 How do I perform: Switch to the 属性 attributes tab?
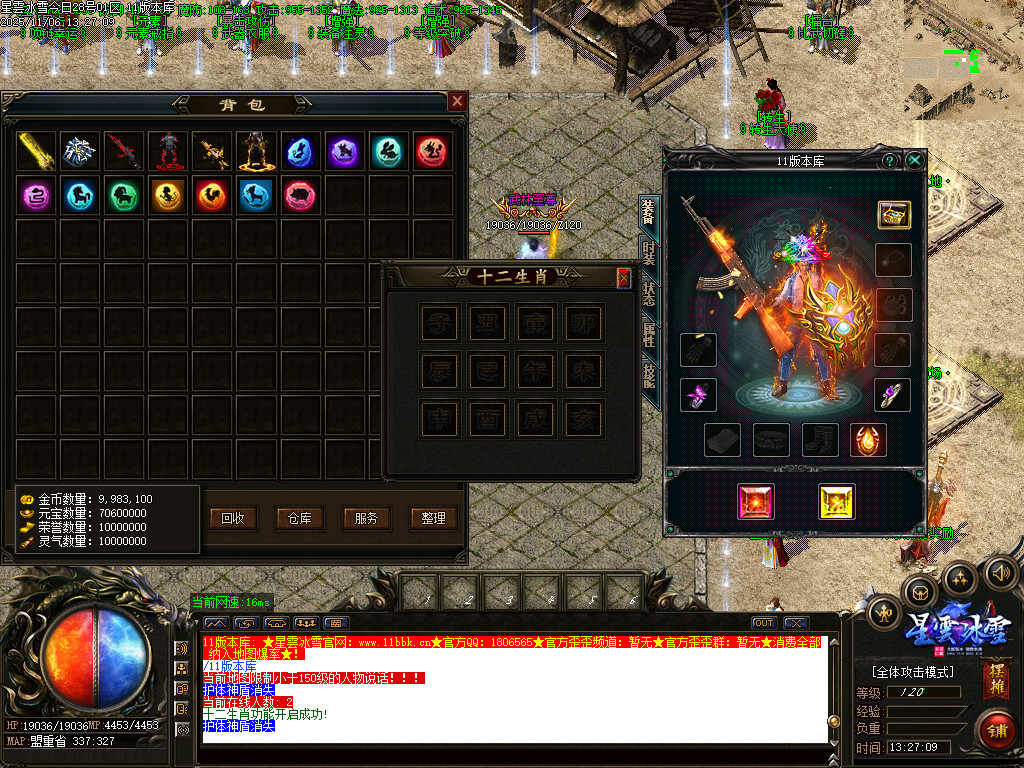click(649, 335)
